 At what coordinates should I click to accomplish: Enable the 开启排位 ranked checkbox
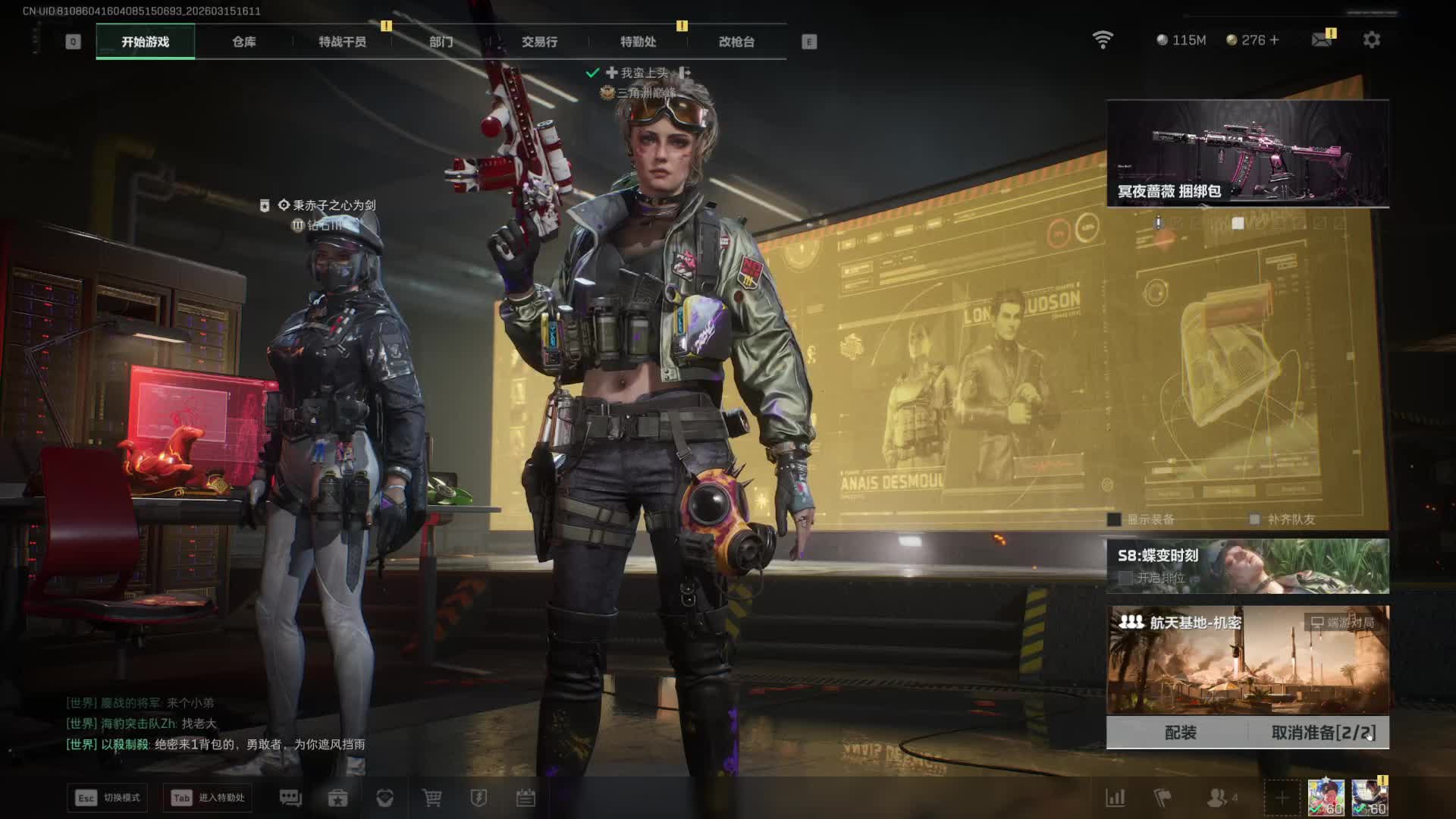[1125, 578]
